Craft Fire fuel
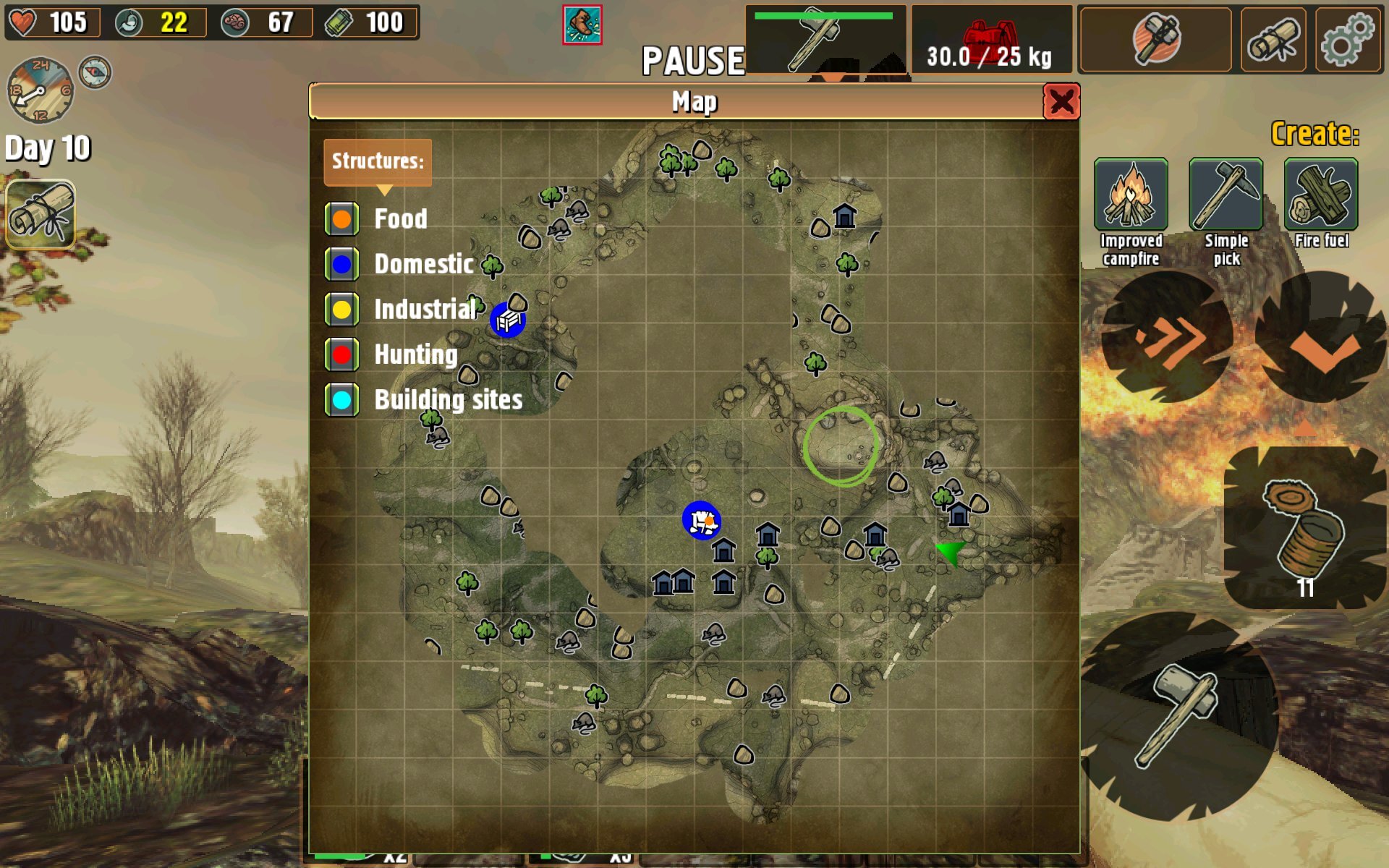Image resolution: width=1389 pixels, height=868 pixels. click(x=1320, y=195)
